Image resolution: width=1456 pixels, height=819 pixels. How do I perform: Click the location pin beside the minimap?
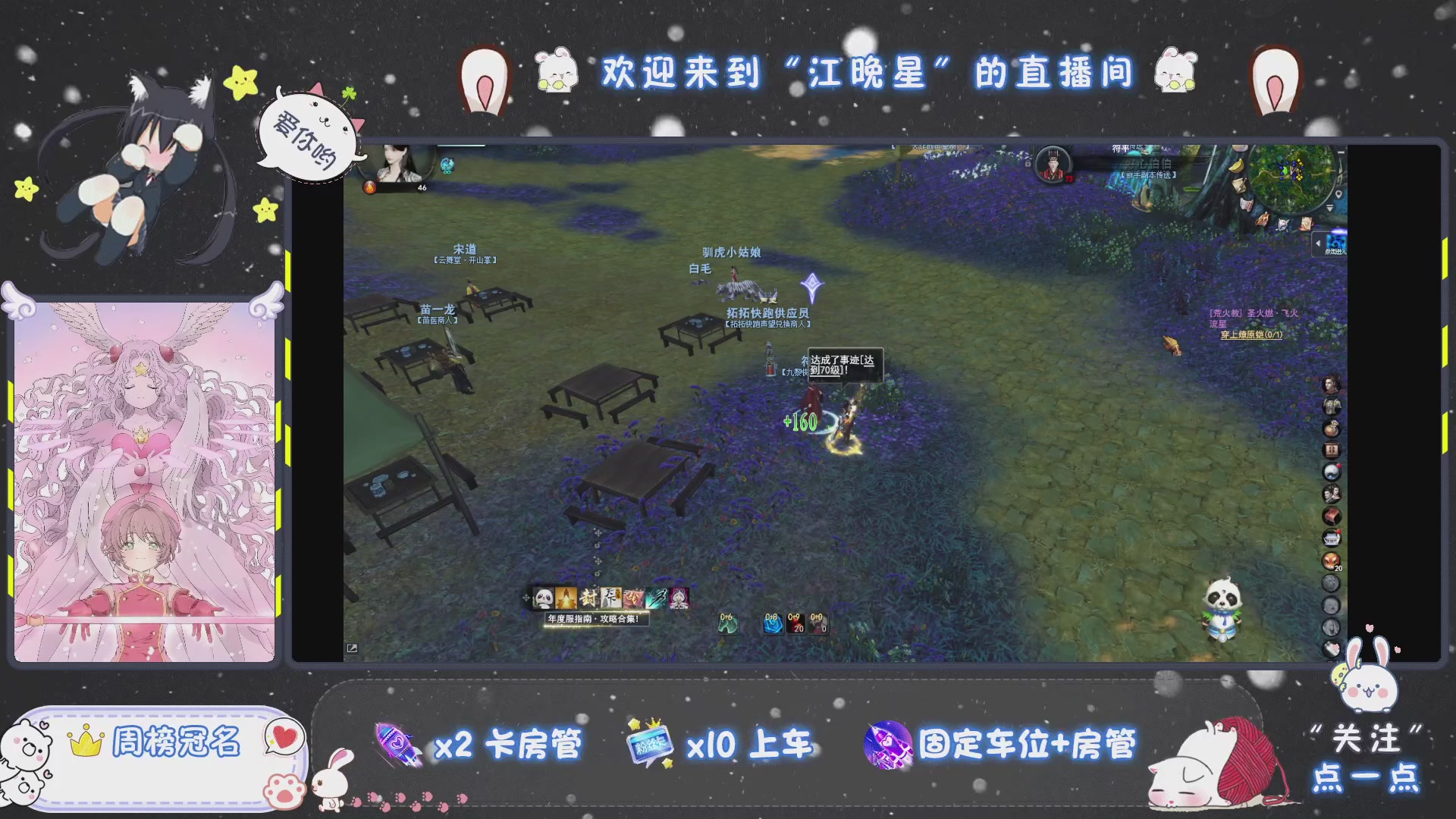[1338, 194]
